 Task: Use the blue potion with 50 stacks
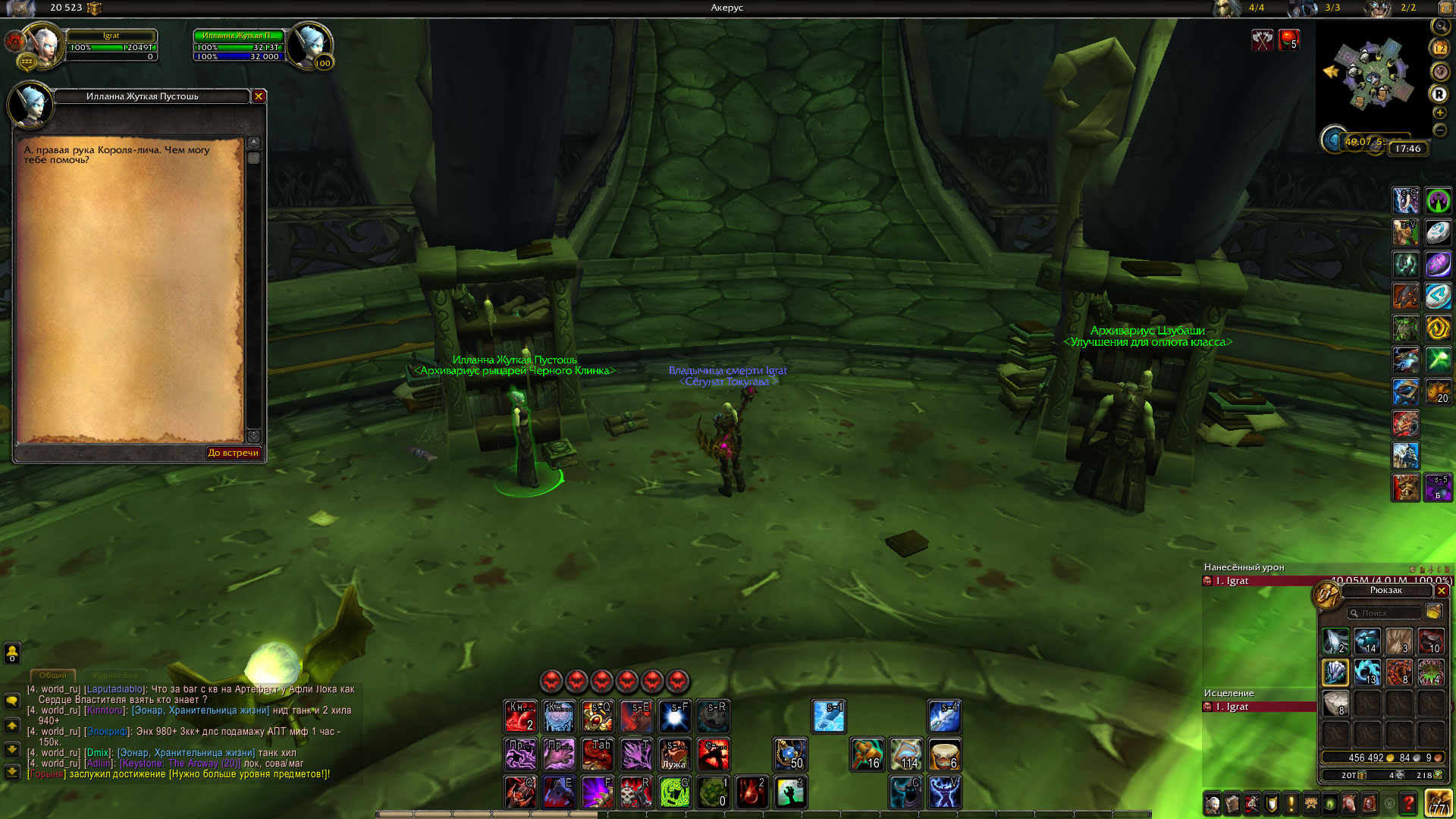pyautogui.click(x=789, y=754)
